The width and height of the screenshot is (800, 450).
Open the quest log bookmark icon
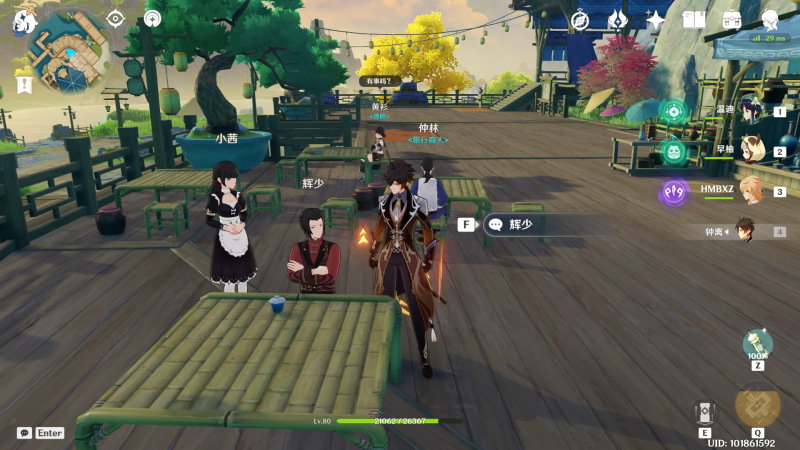tap(25, 85)
